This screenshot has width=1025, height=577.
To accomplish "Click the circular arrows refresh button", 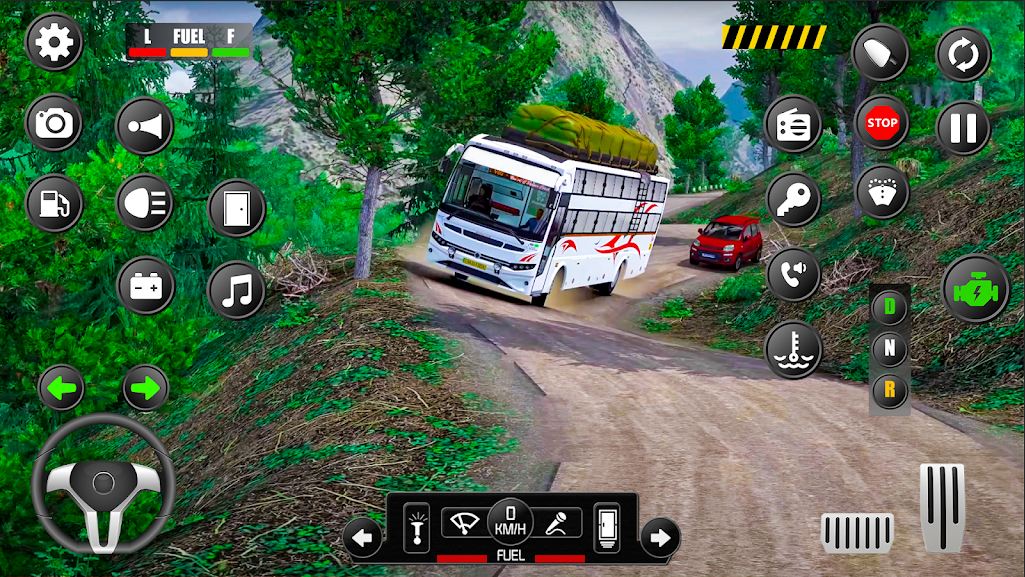I will tap(963, 53).
